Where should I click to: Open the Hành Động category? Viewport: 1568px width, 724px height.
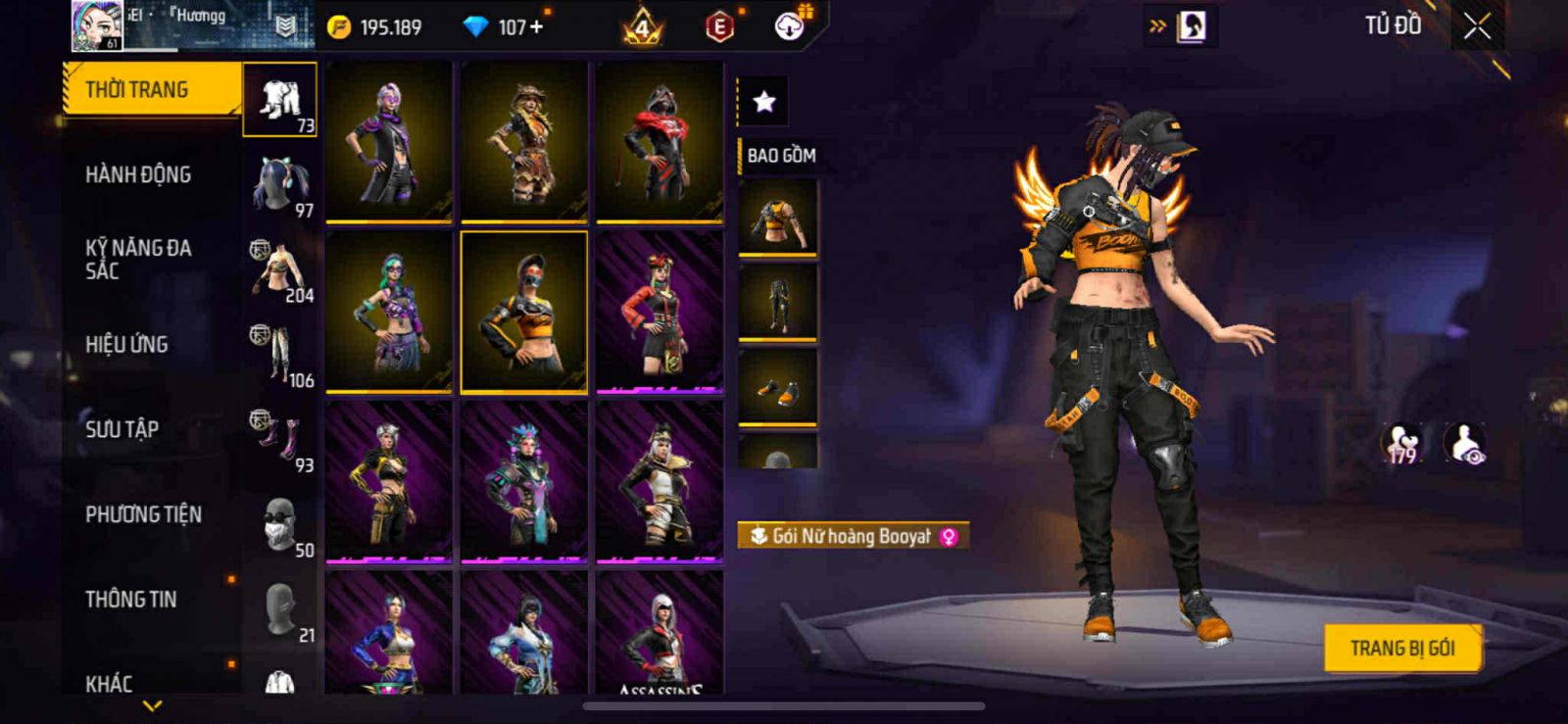click(138, 175)
